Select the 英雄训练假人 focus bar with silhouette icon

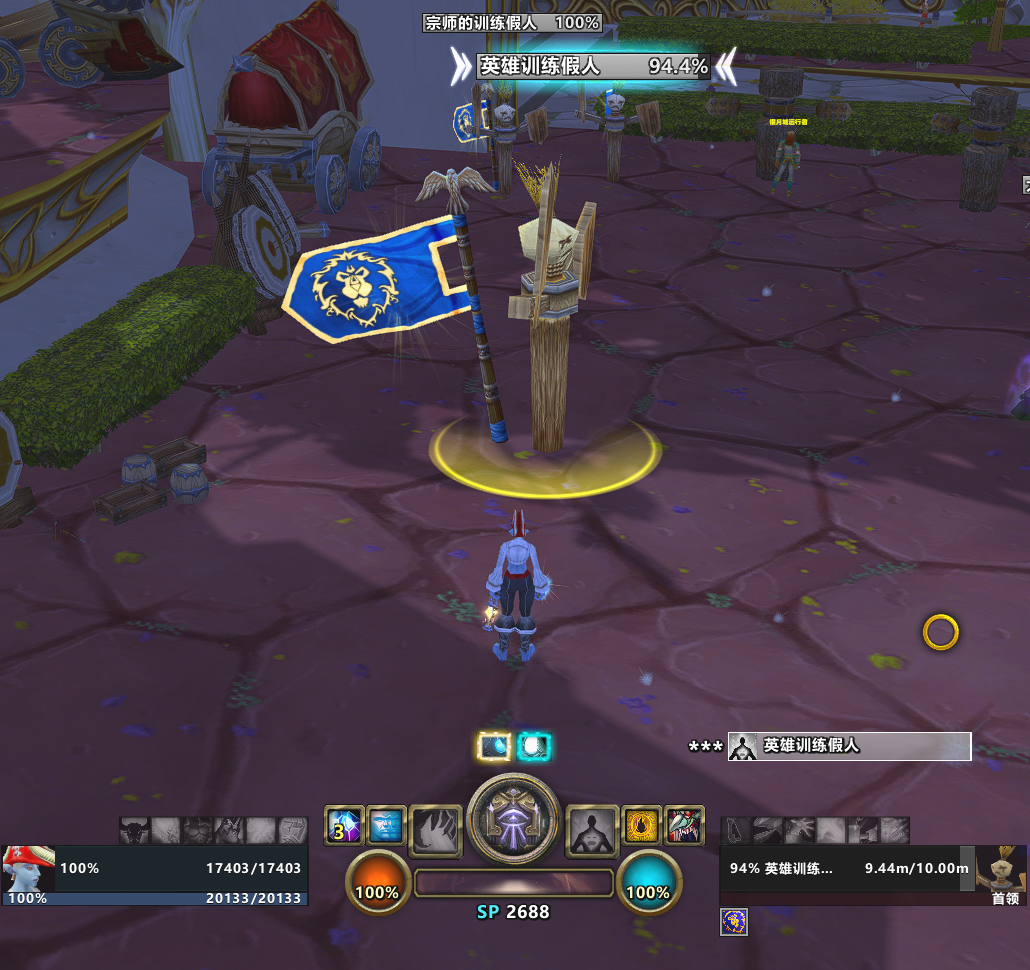[849, 746]
